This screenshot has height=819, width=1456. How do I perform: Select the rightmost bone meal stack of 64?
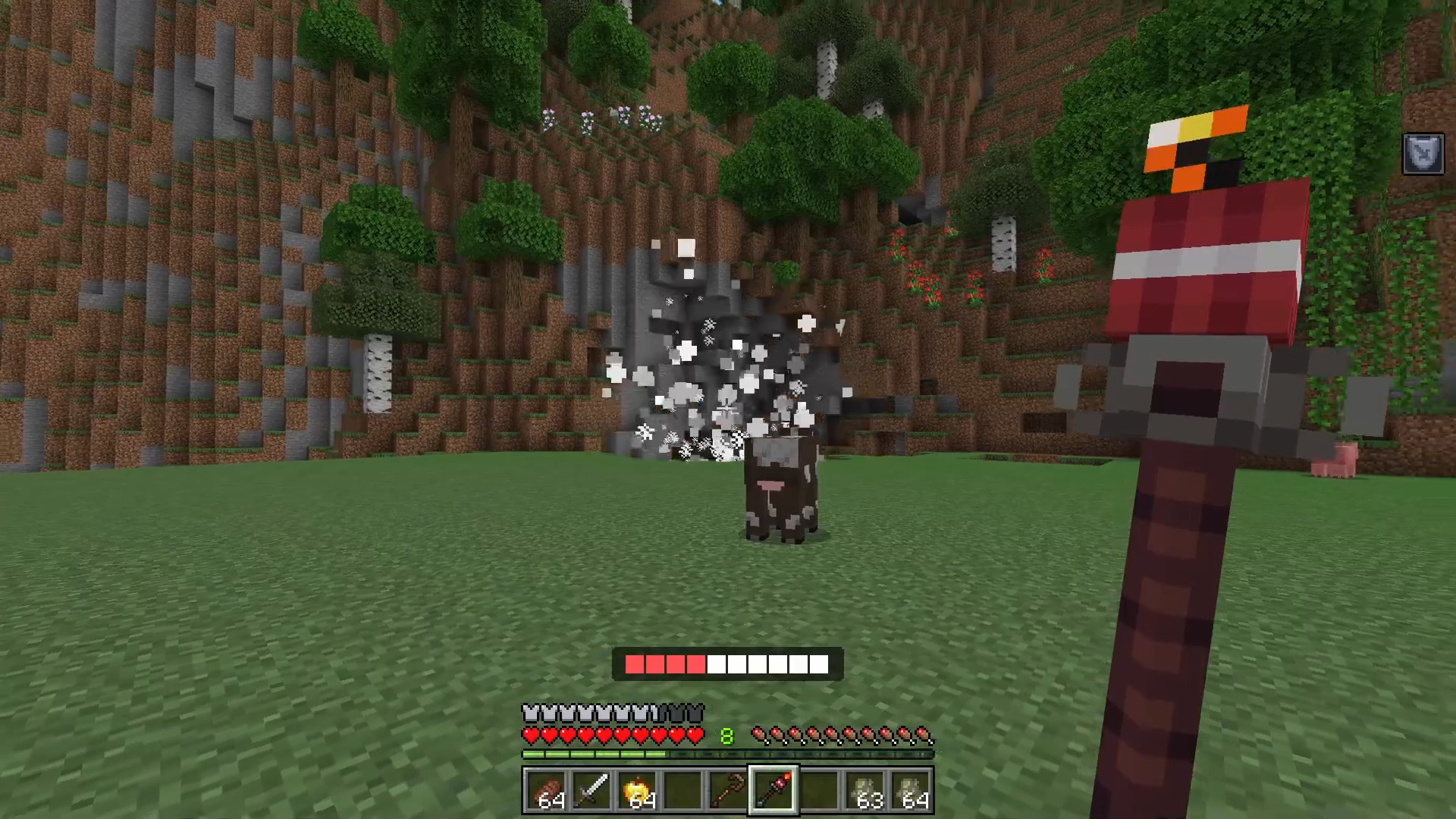point(912,791)
